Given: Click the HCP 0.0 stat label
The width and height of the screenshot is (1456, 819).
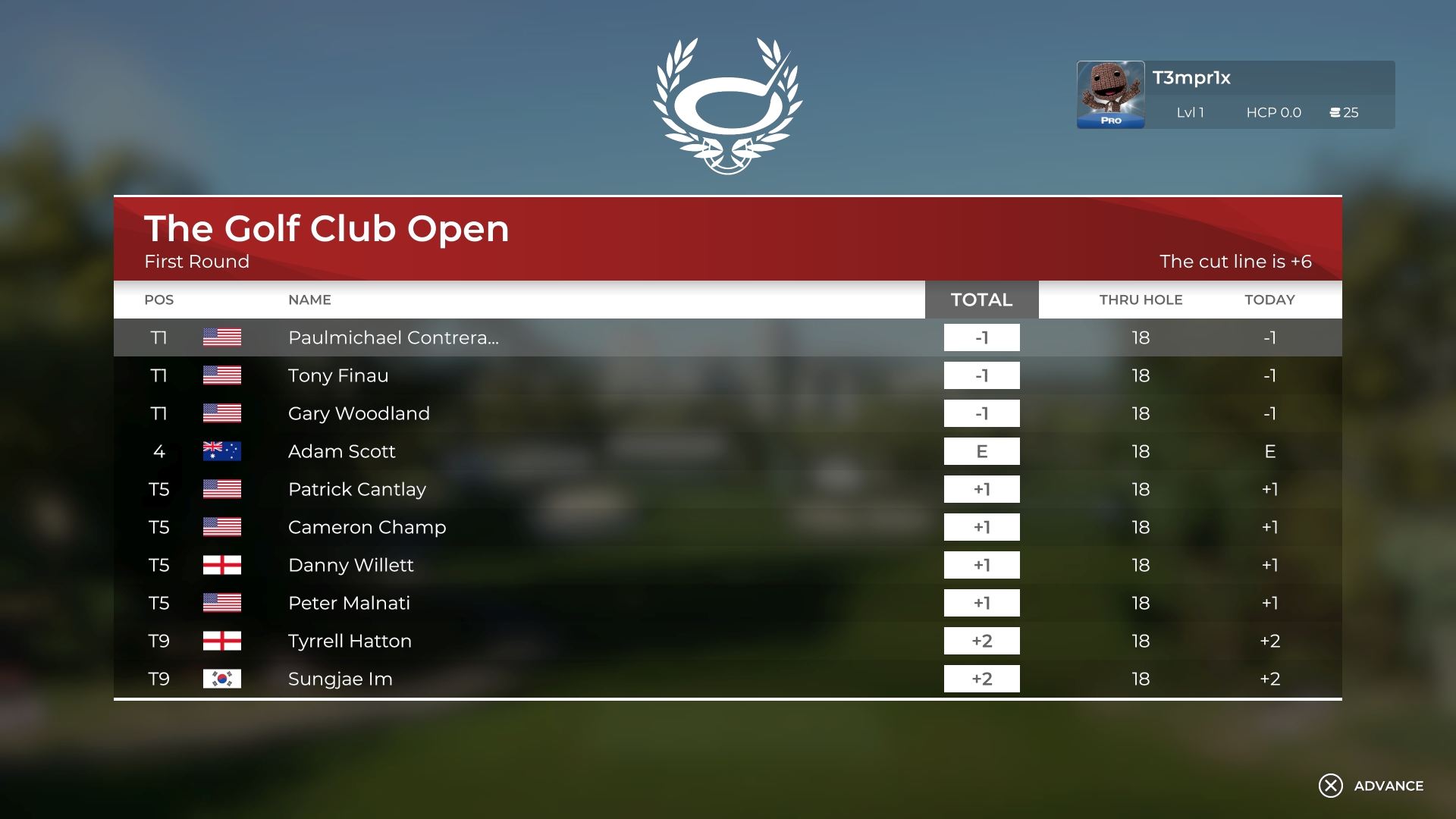Looking at the screenshot, I should (1274, 112).
